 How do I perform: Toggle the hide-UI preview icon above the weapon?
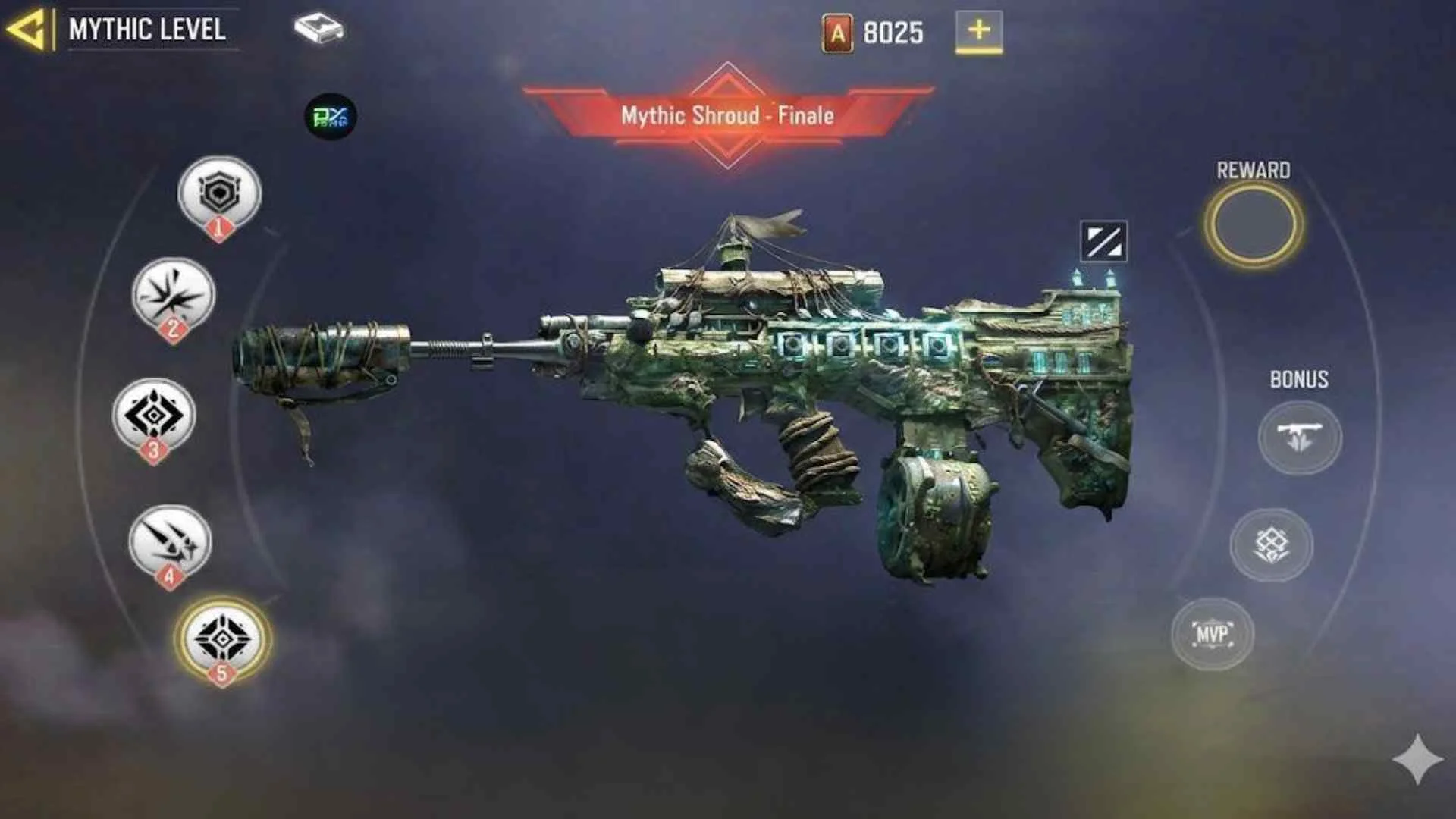tap(1103, 241)
